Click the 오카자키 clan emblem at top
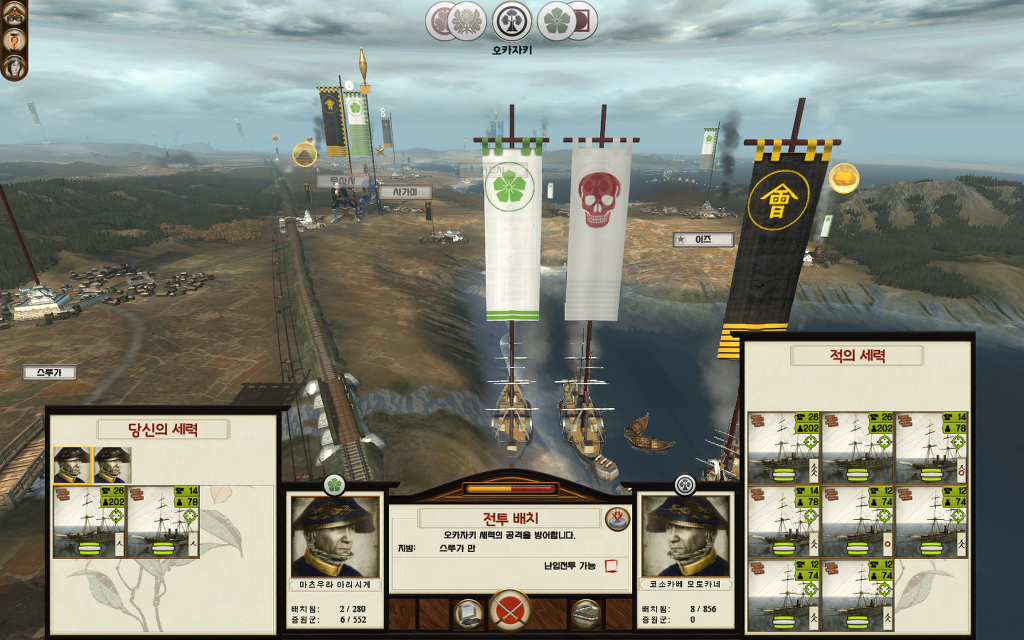This screenshot has width=1024, height=640. [512, 21]
